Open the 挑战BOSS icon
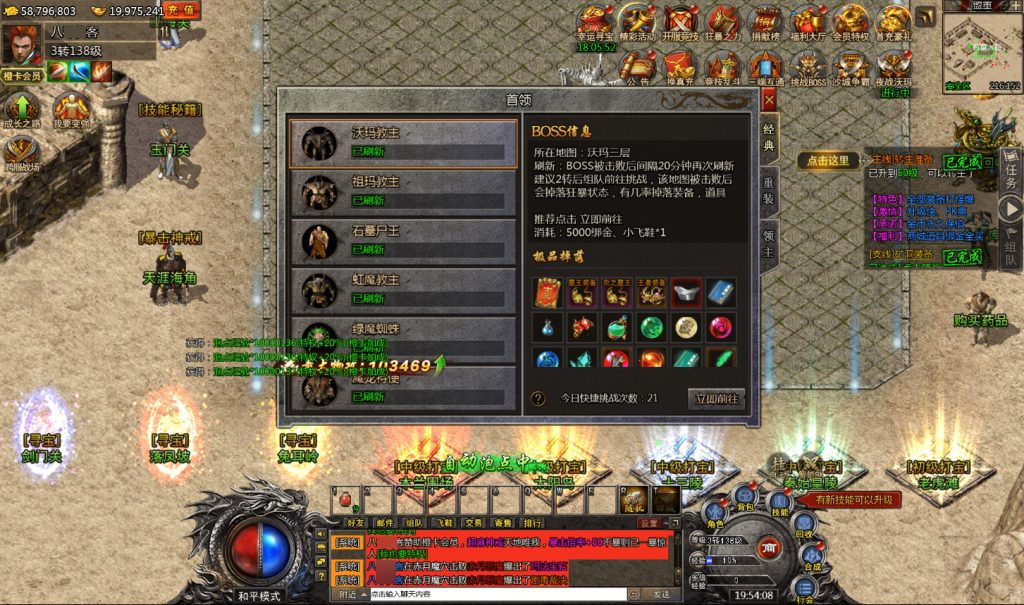 808,70
